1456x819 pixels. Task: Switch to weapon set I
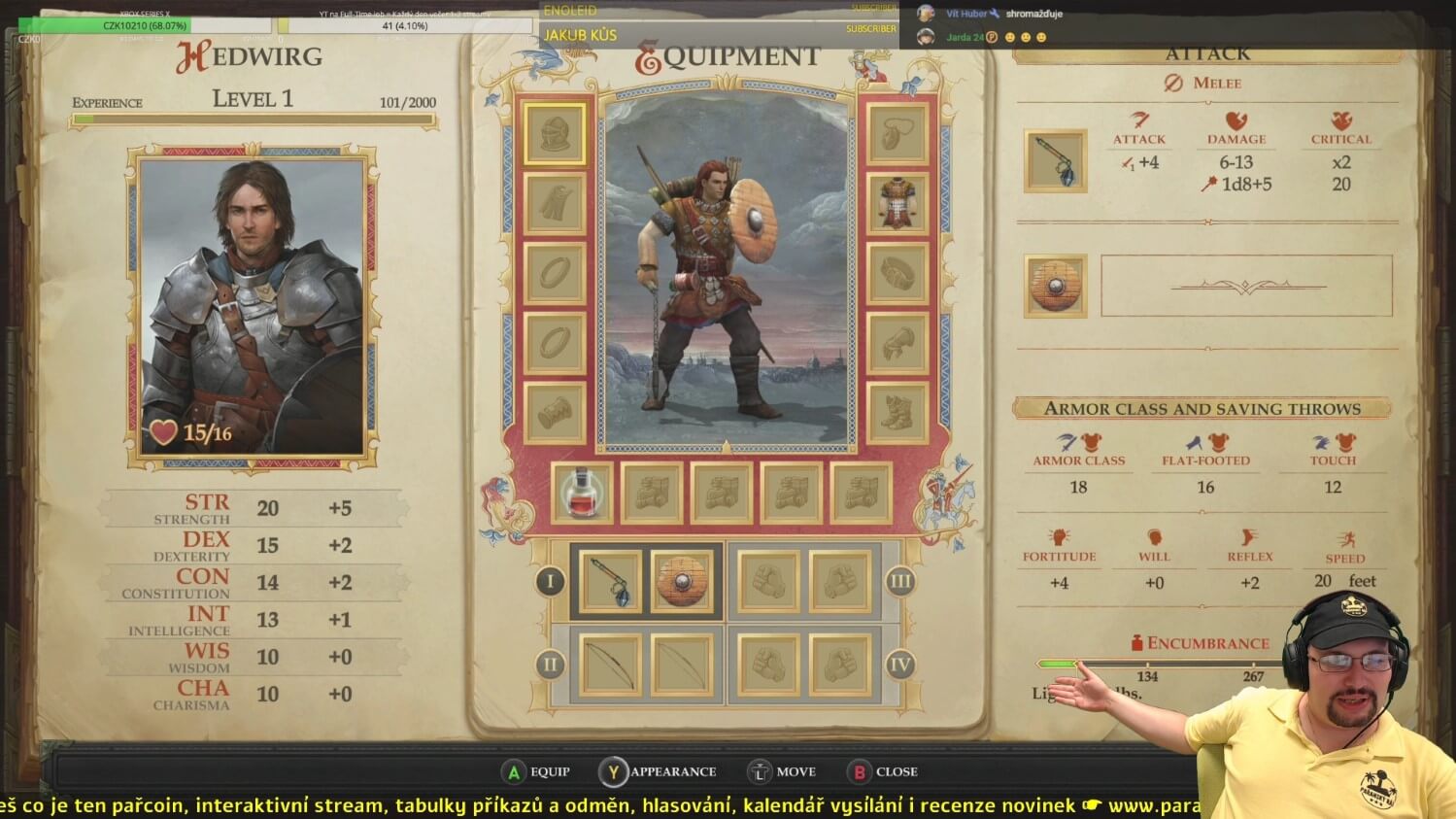tap(550, 582)
